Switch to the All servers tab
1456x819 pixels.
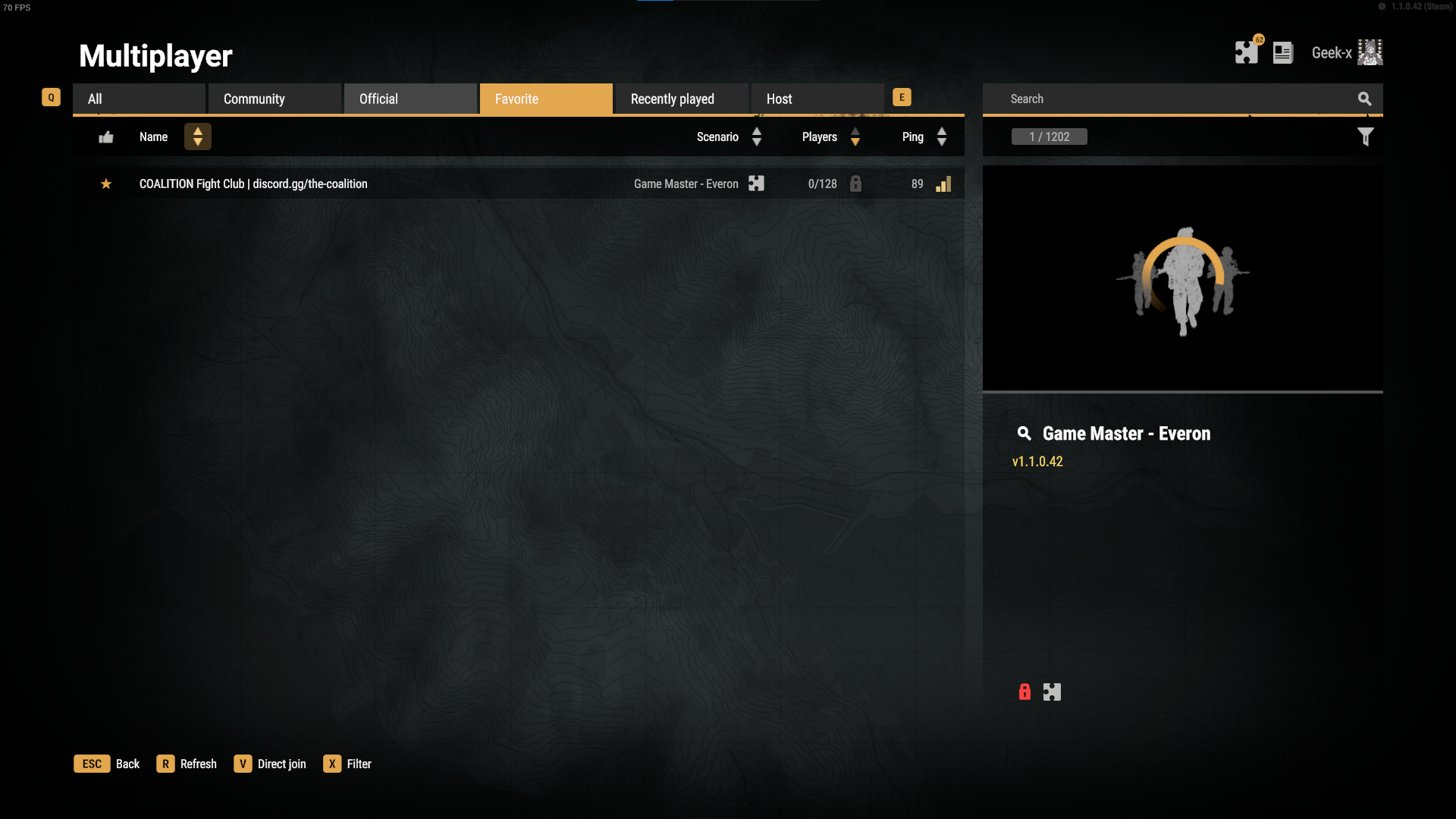point(139,99)
